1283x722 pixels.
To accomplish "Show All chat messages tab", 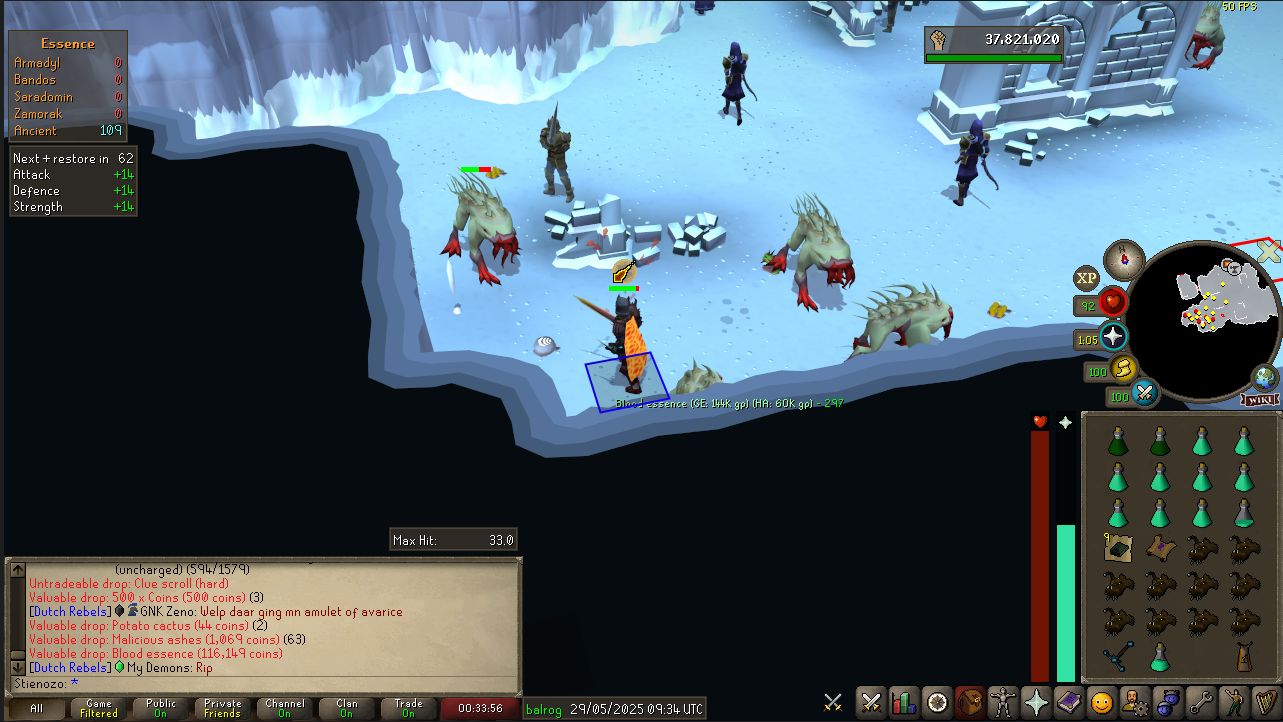I will click(36, 709).
